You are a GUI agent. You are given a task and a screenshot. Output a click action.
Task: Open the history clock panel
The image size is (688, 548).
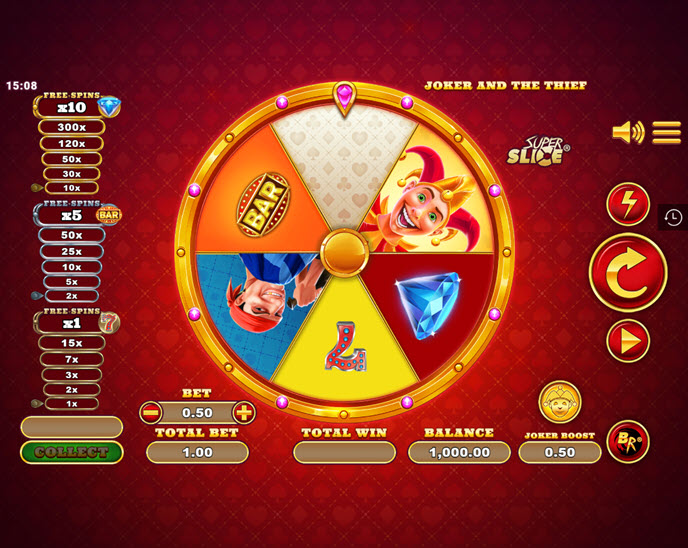(673, 217)
